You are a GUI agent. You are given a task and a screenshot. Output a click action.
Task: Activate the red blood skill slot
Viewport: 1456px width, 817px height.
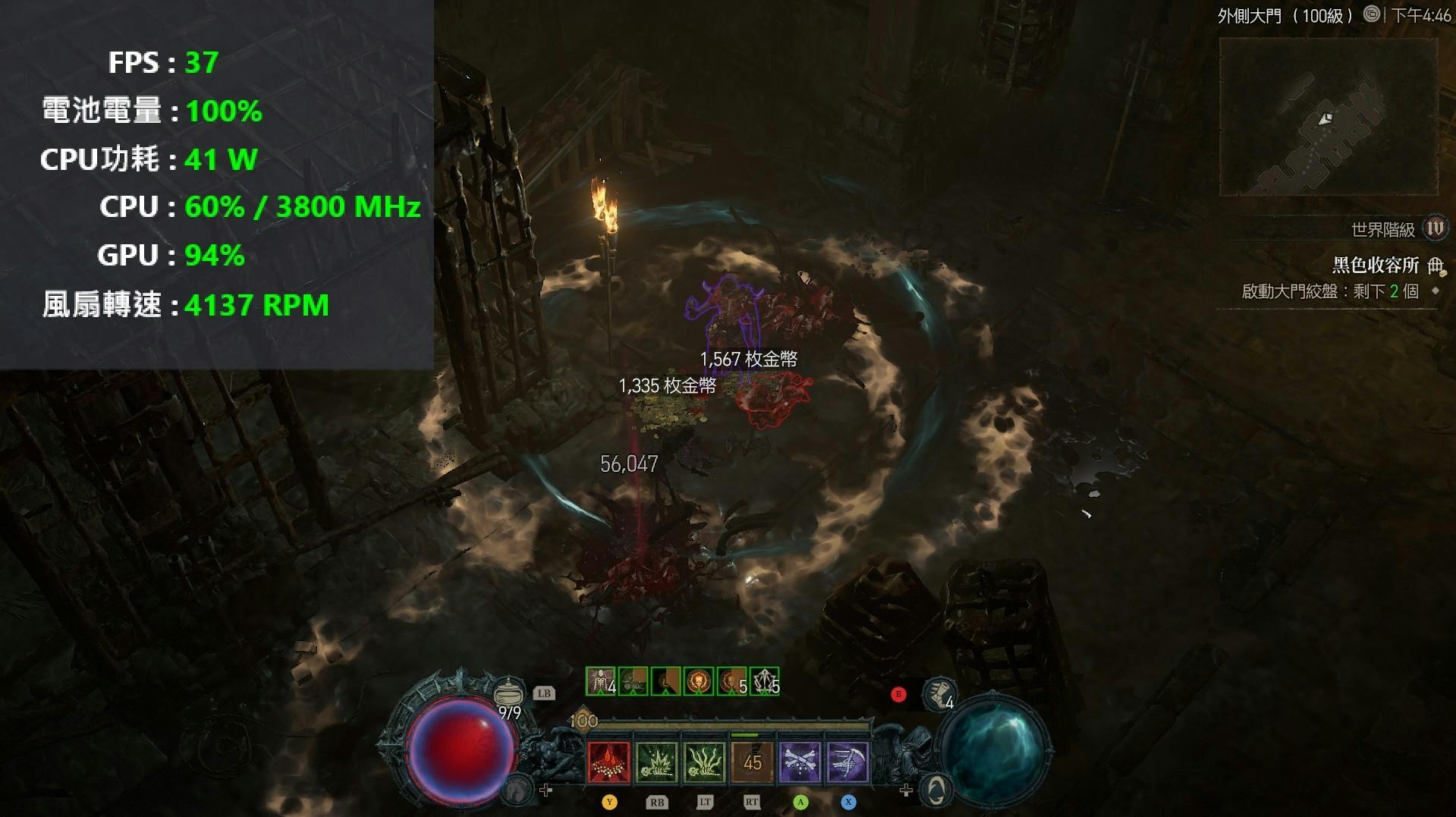[x=609, y=762]
